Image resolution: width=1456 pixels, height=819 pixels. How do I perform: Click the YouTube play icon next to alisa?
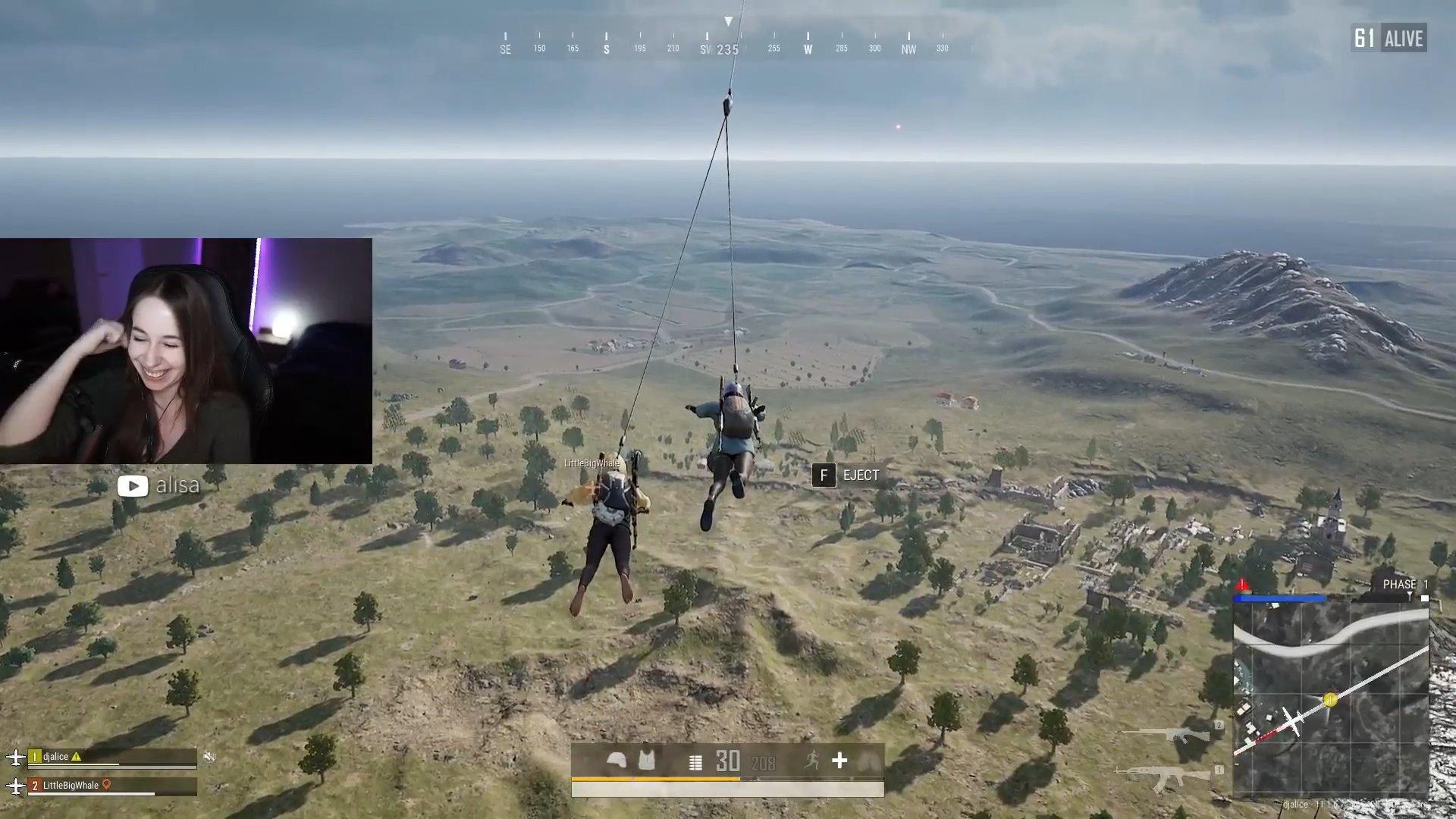tap(133, 485)
